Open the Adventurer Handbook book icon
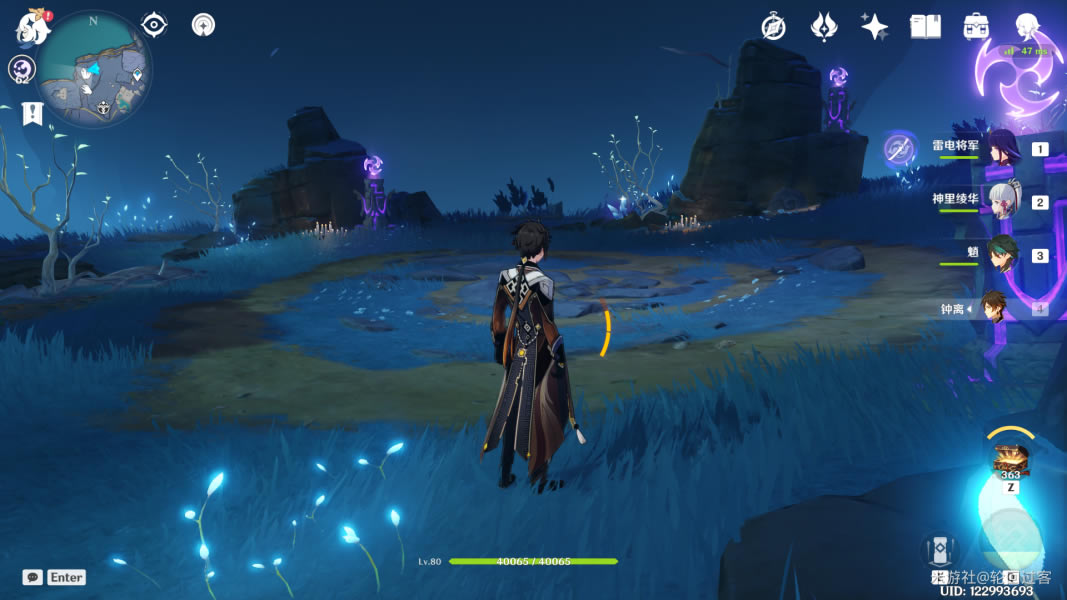This screenshot has height=600, width=1067. pyautogui.click(x=925, y=27)
